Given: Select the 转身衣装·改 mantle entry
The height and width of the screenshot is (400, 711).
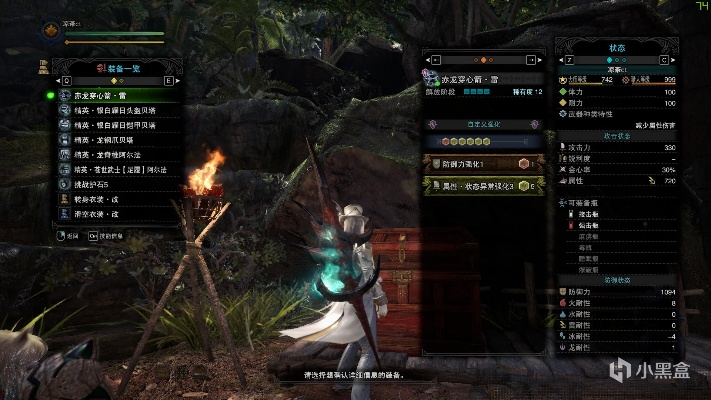Looking at the screenshot, I should (100, 200).
